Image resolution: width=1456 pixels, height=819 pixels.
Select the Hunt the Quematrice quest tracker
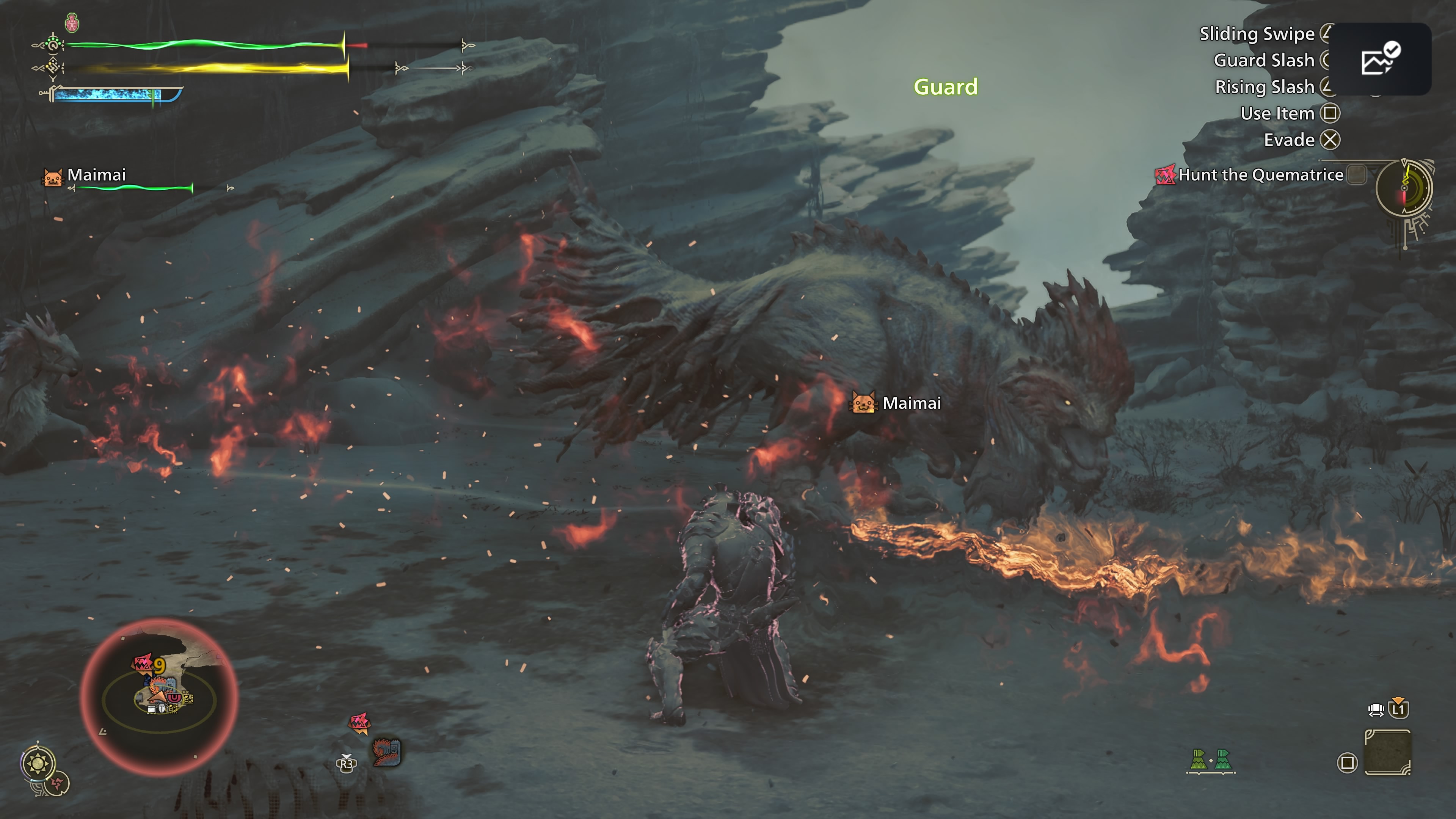tap(1260, 175)
